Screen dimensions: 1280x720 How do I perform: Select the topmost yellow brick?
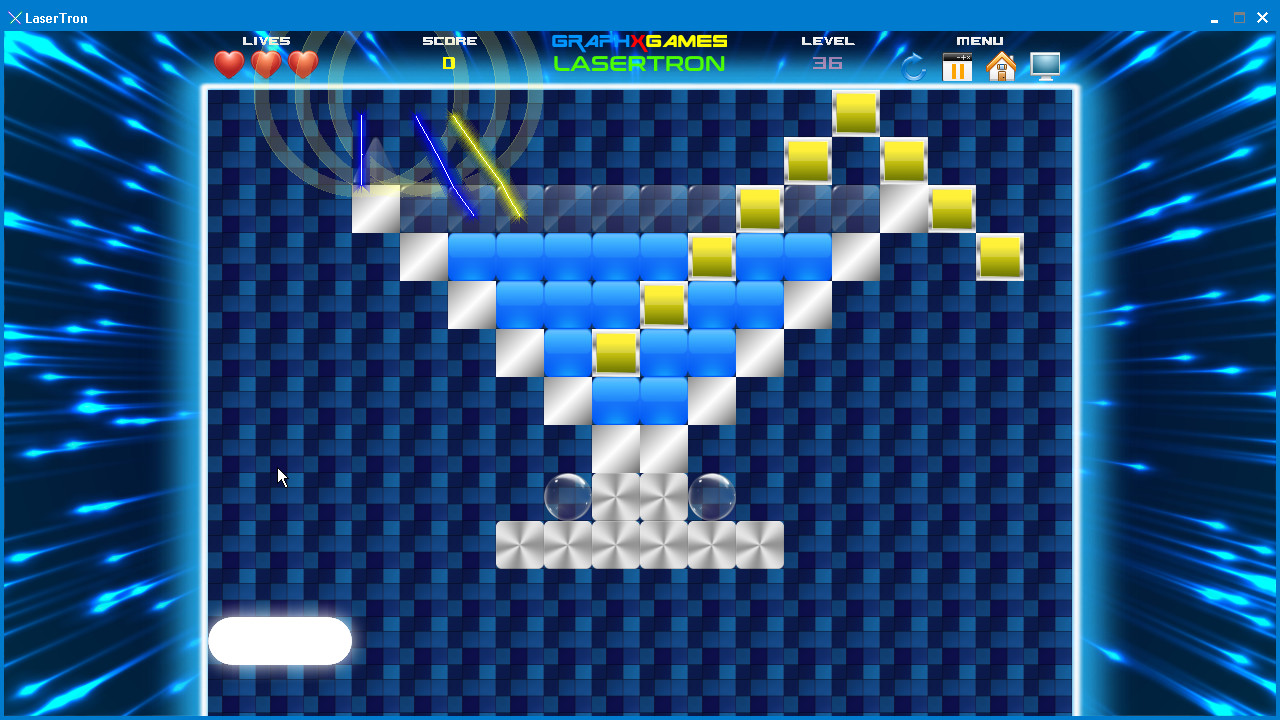coord(855,112)
